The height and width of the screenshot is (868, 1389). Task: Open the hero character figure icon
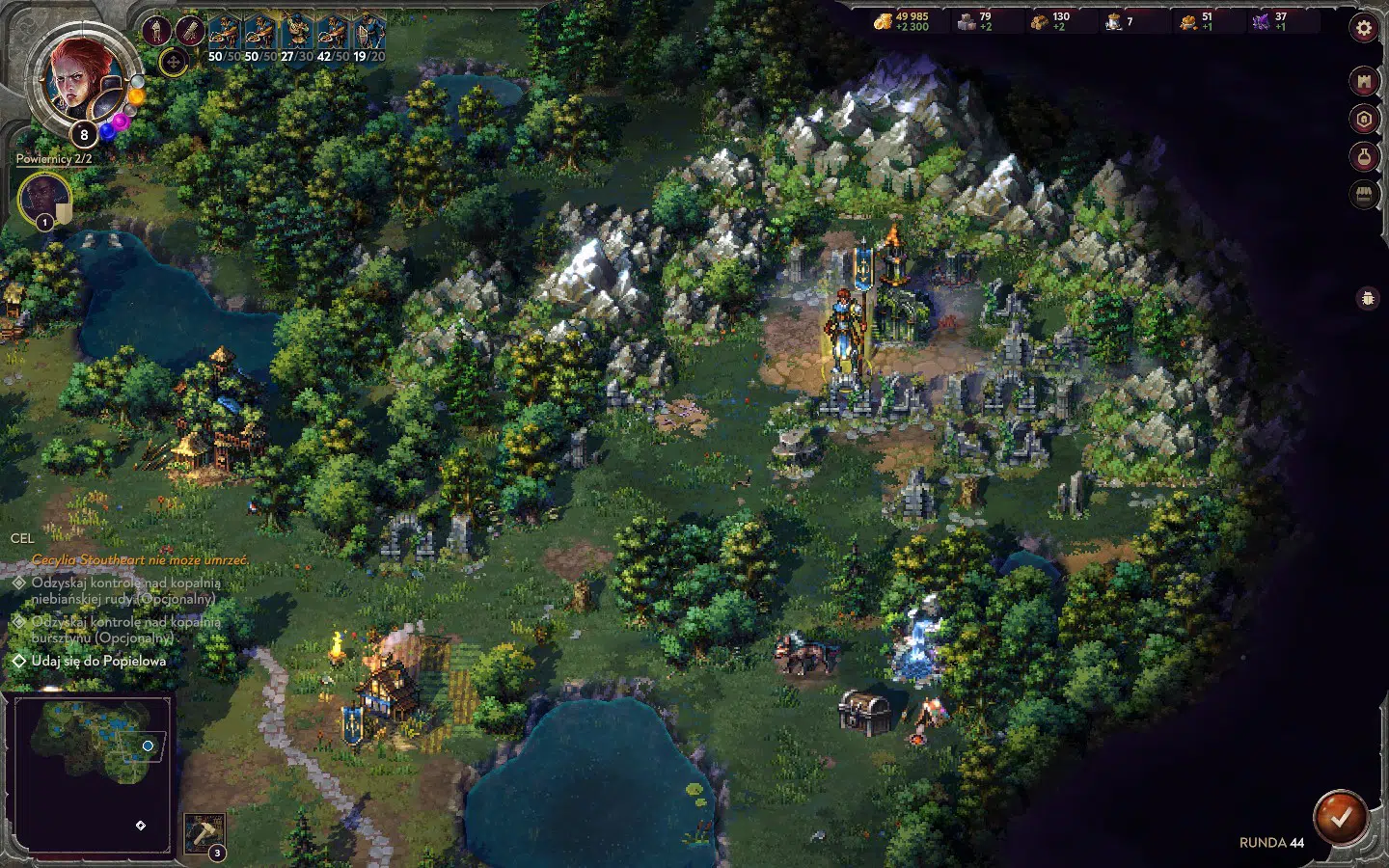[x=157, y=30]
